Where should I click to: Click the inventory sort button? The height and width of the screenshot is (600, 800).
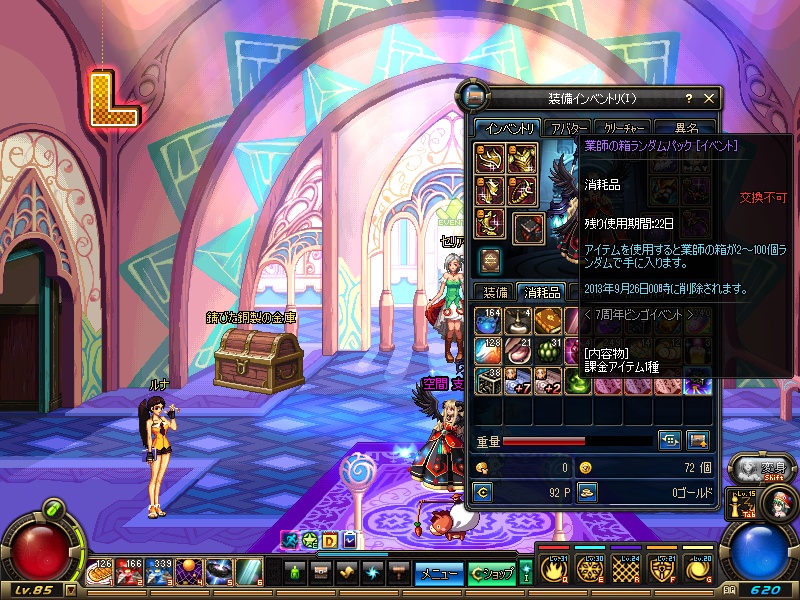[670, 439]
